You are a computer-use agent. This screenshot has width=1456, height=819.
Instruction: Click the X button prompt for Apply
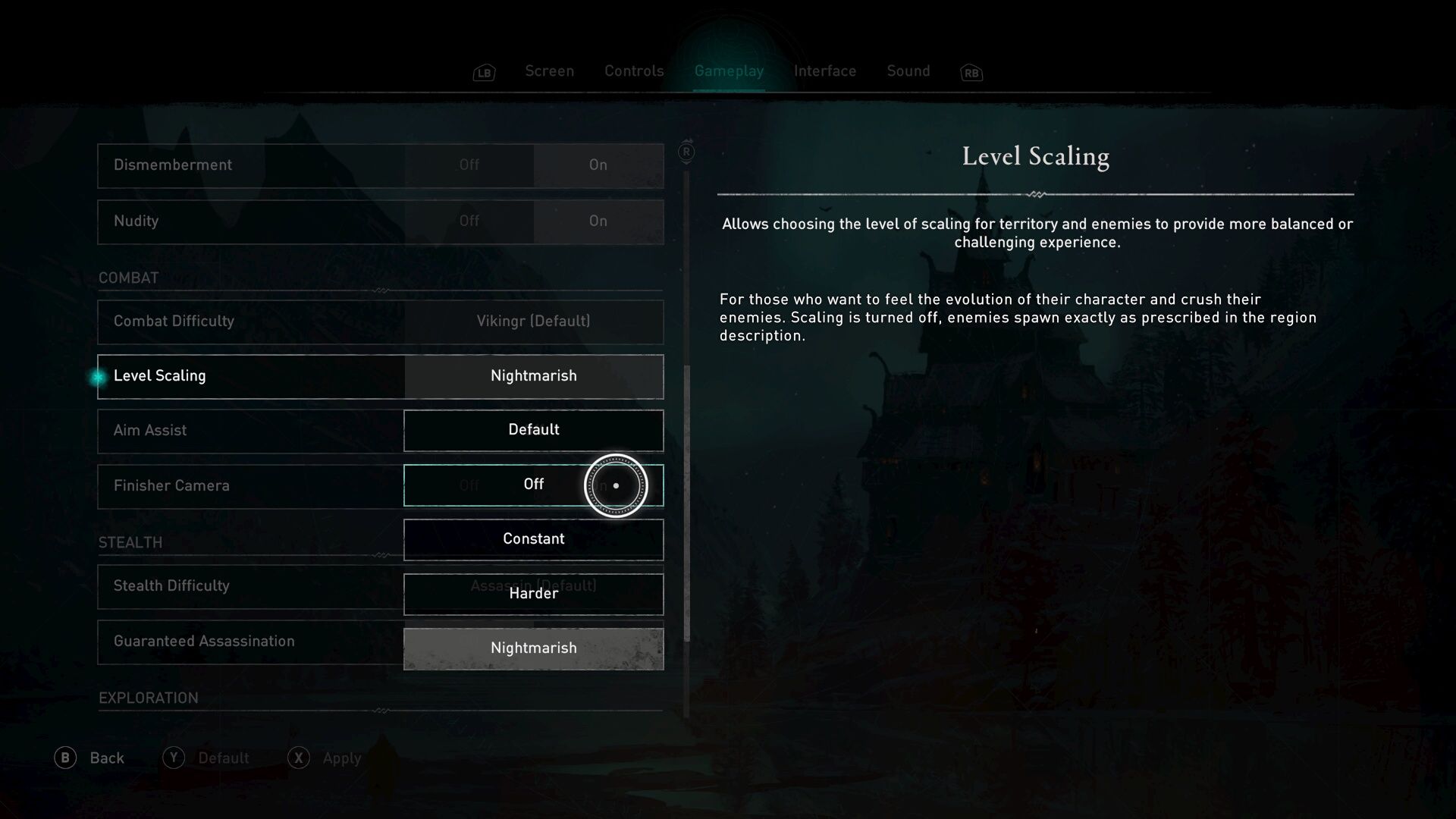pyautogui.click(x=299, y=758)
